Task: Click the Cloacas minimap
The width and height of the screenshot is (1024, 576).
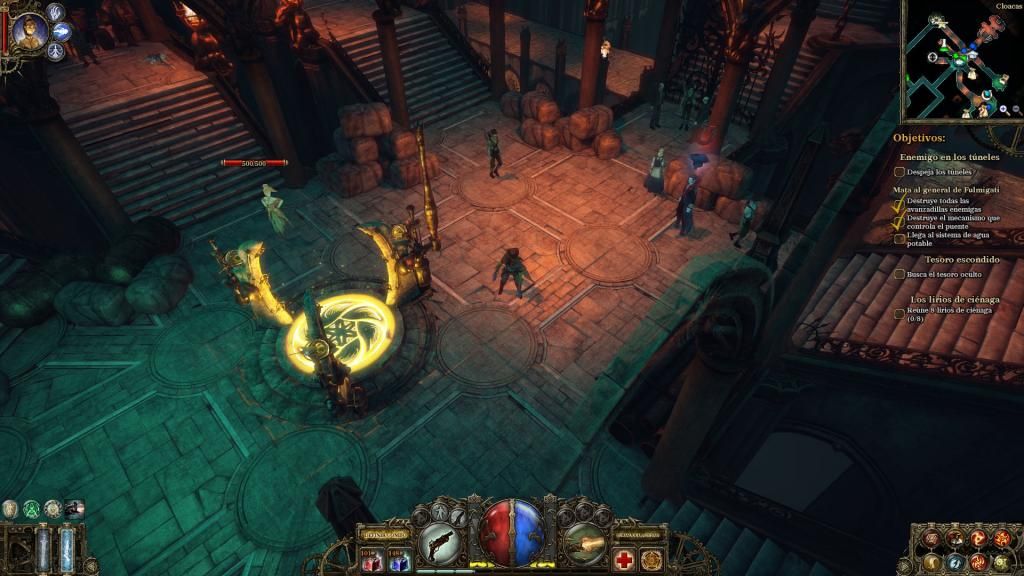Action: point(957,62)
